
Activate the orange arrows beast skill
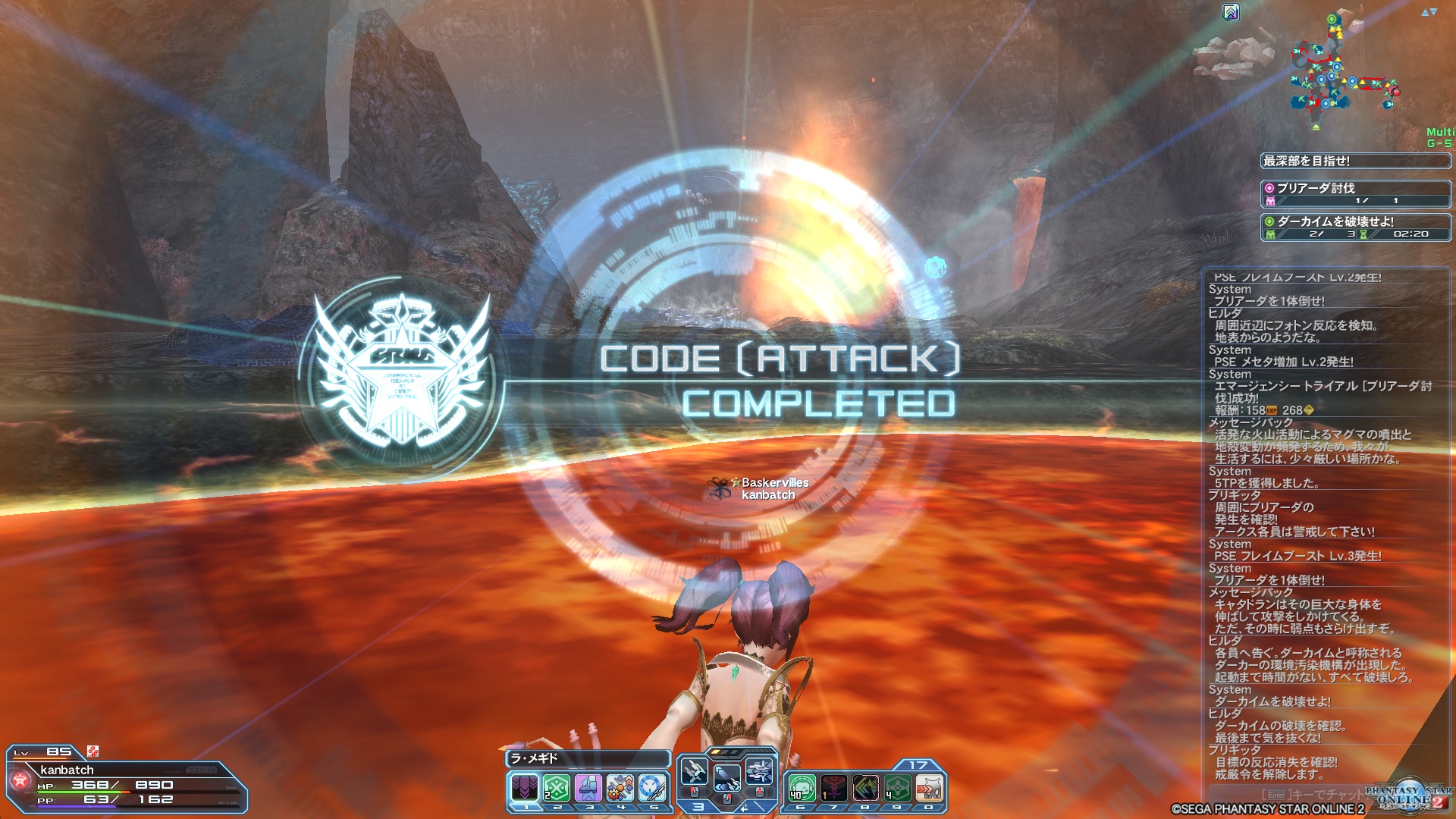tap(929, 788)
